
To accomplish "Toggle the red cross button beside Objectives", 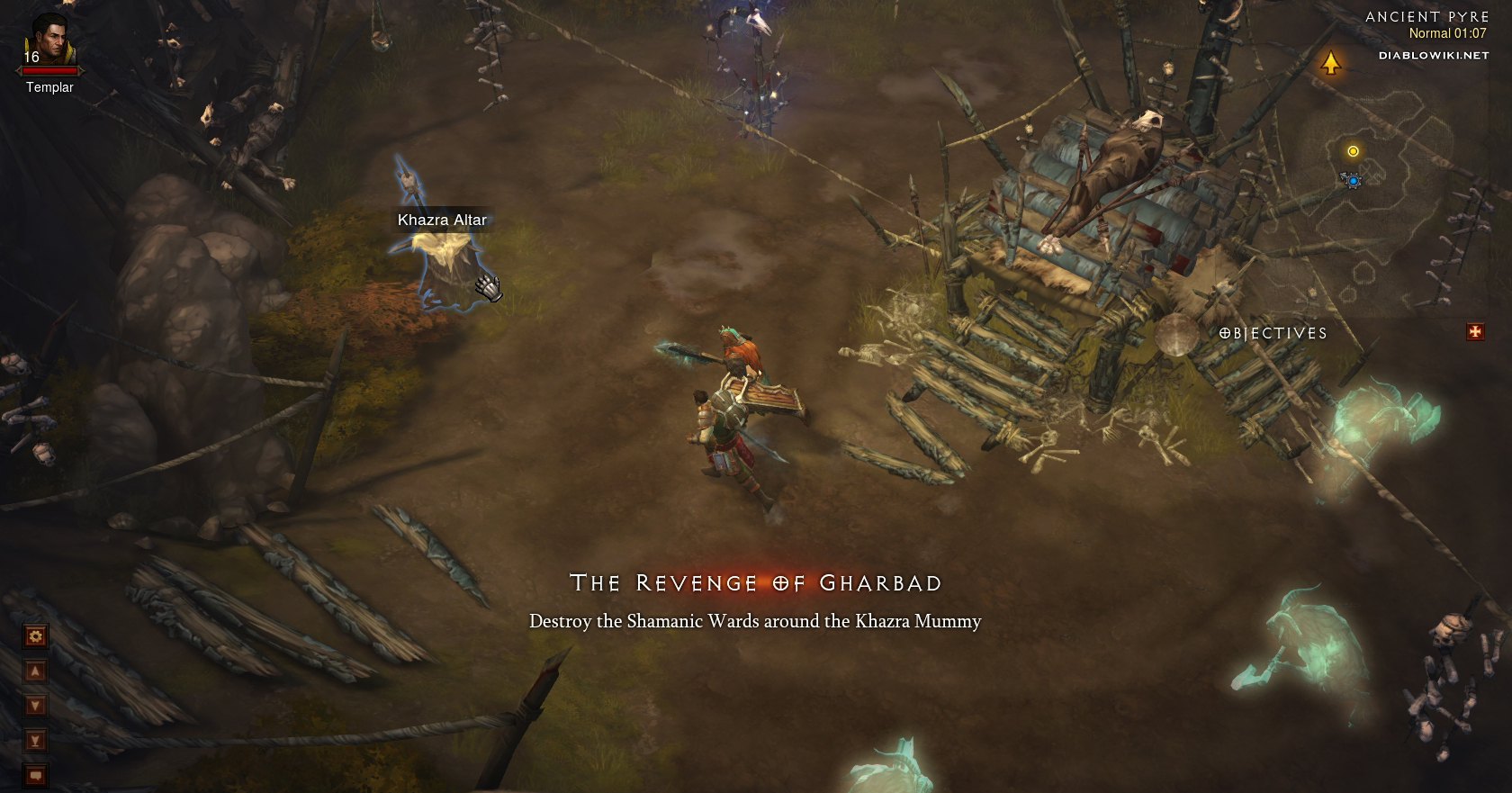I will 1475,332.
